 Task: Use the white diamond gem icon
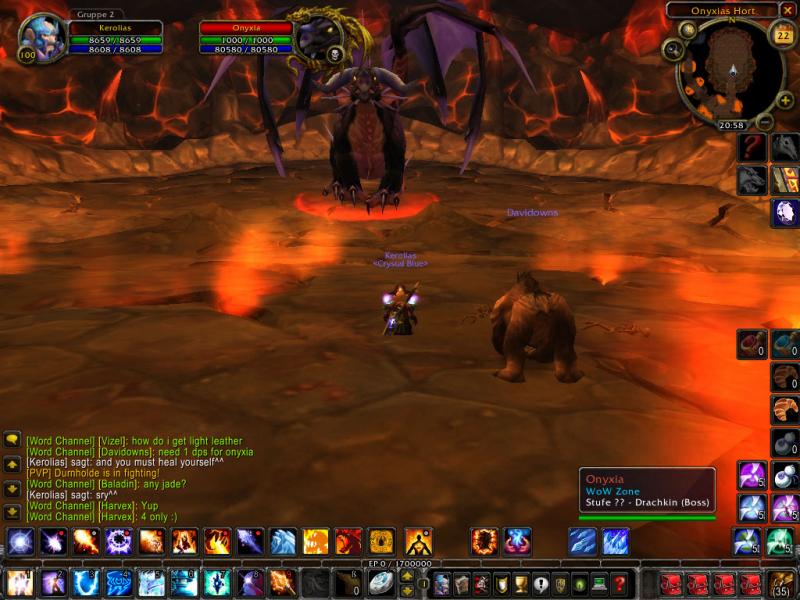785,212
